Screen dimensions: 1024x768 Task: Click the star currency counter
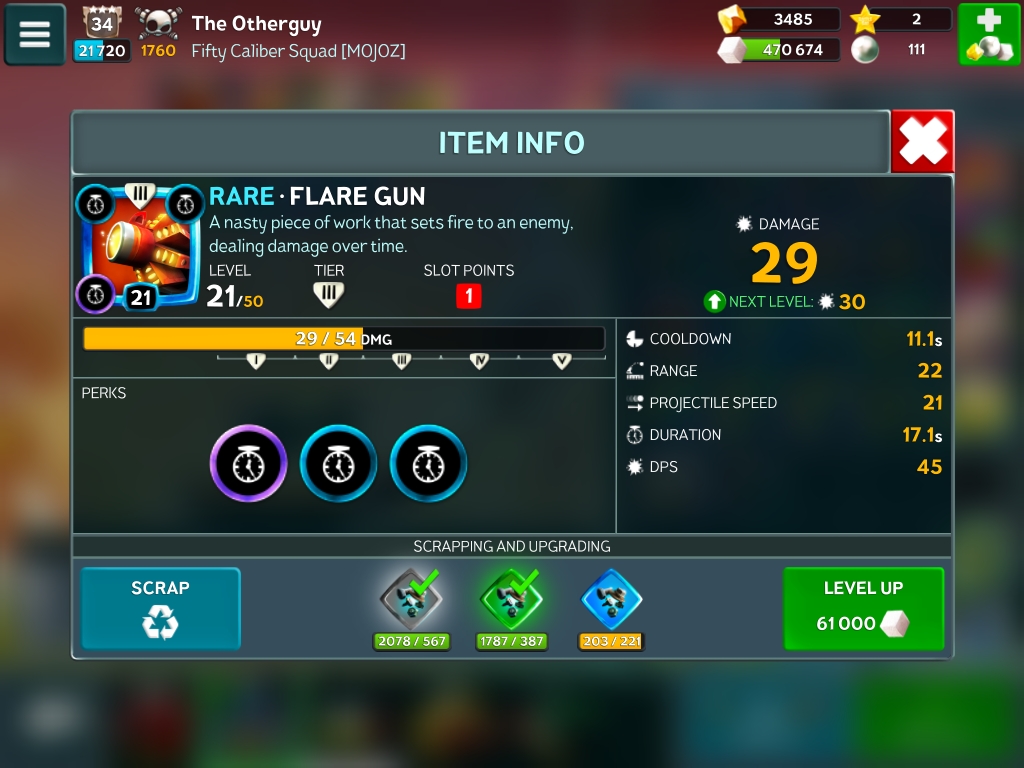(x=900, y=19)
